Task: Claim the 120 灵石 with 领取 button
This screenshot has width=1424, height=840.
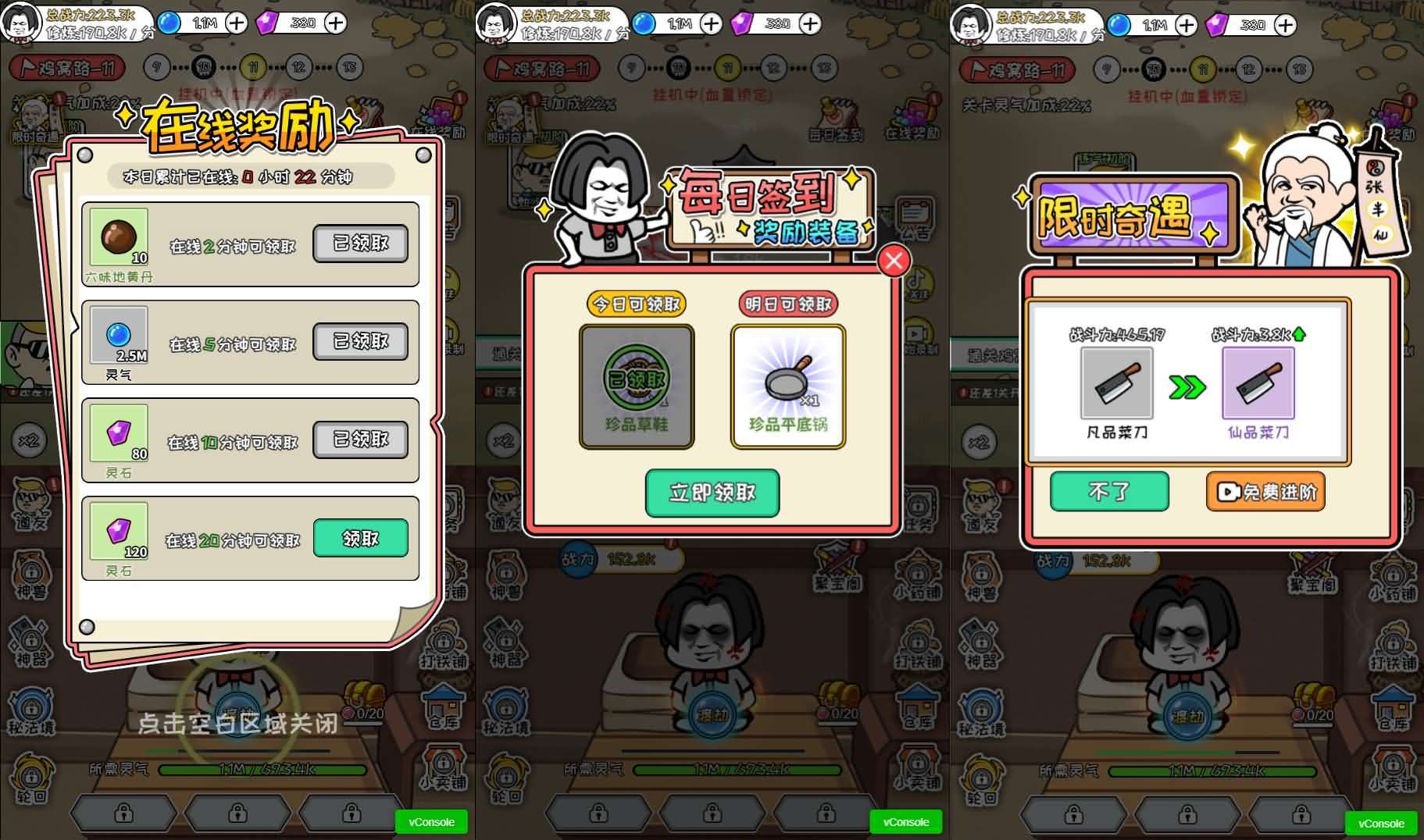Action: (360, 539)
